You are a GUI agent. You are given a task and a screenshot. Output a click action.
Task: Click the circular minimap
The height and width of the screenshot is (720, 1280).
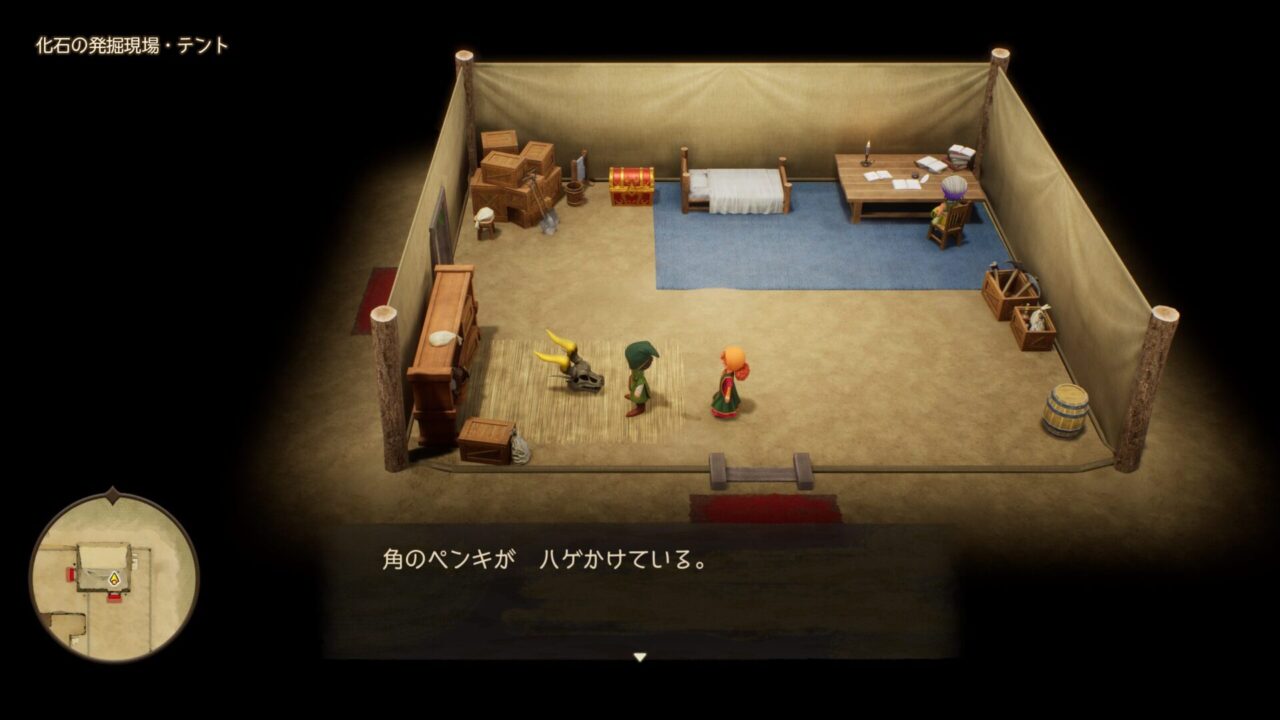click(x=114, y=577)
